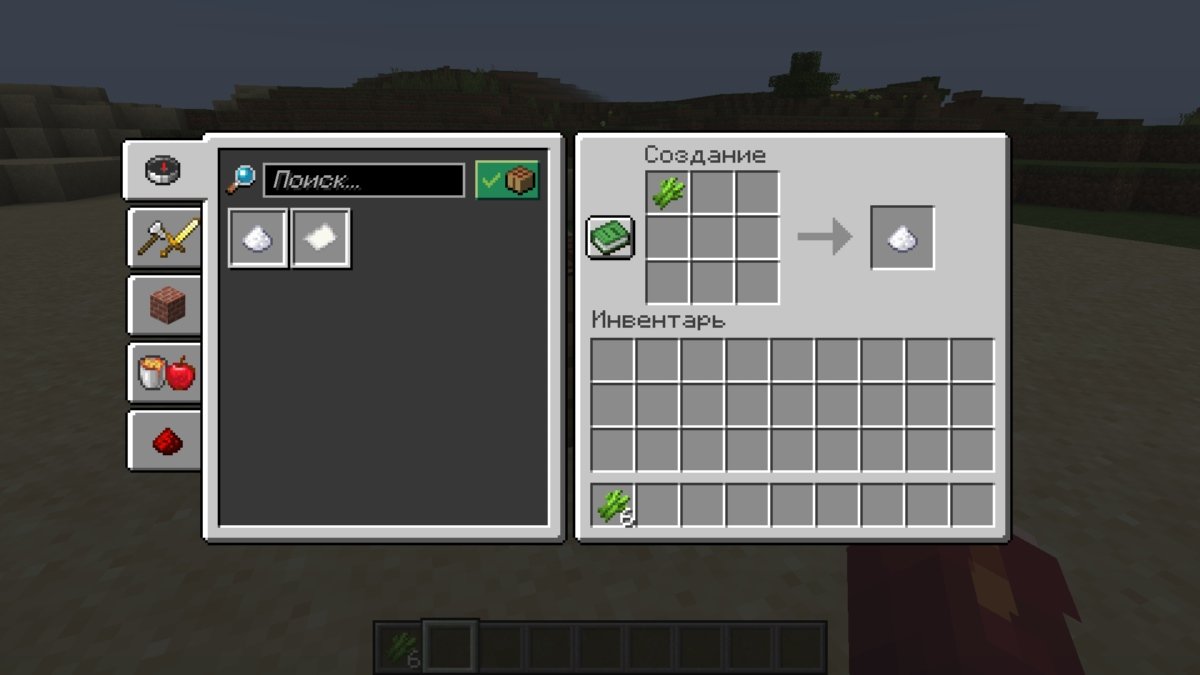Select the sugar recipe in recipe book

pyautogui.click(x=259, y=239)
